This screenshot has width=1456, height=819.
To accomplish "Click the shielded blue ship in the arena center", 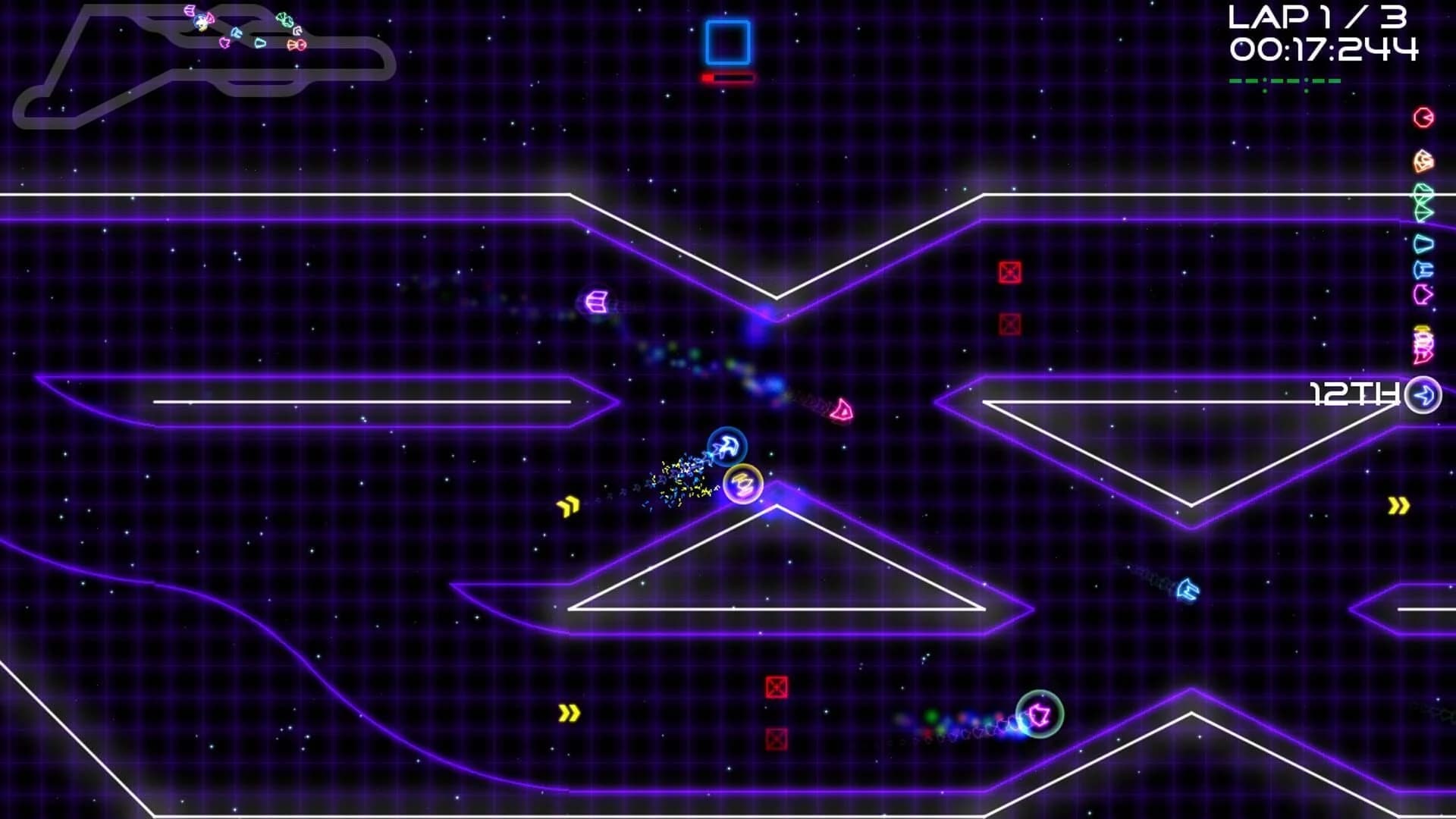I will [726, 447].
